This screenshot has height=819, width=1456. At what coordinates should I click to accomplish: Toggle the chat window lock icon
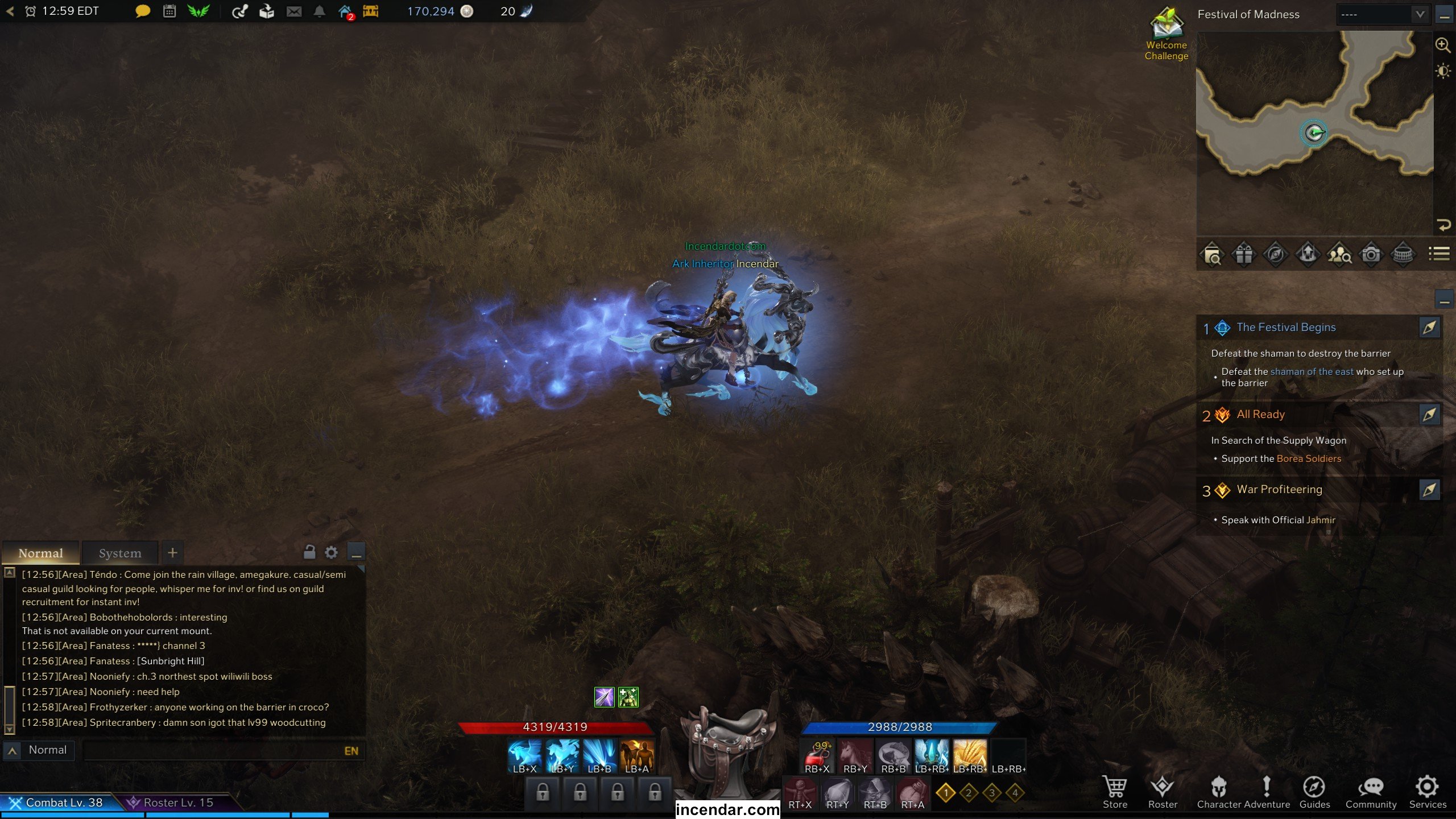pos(309,552)
